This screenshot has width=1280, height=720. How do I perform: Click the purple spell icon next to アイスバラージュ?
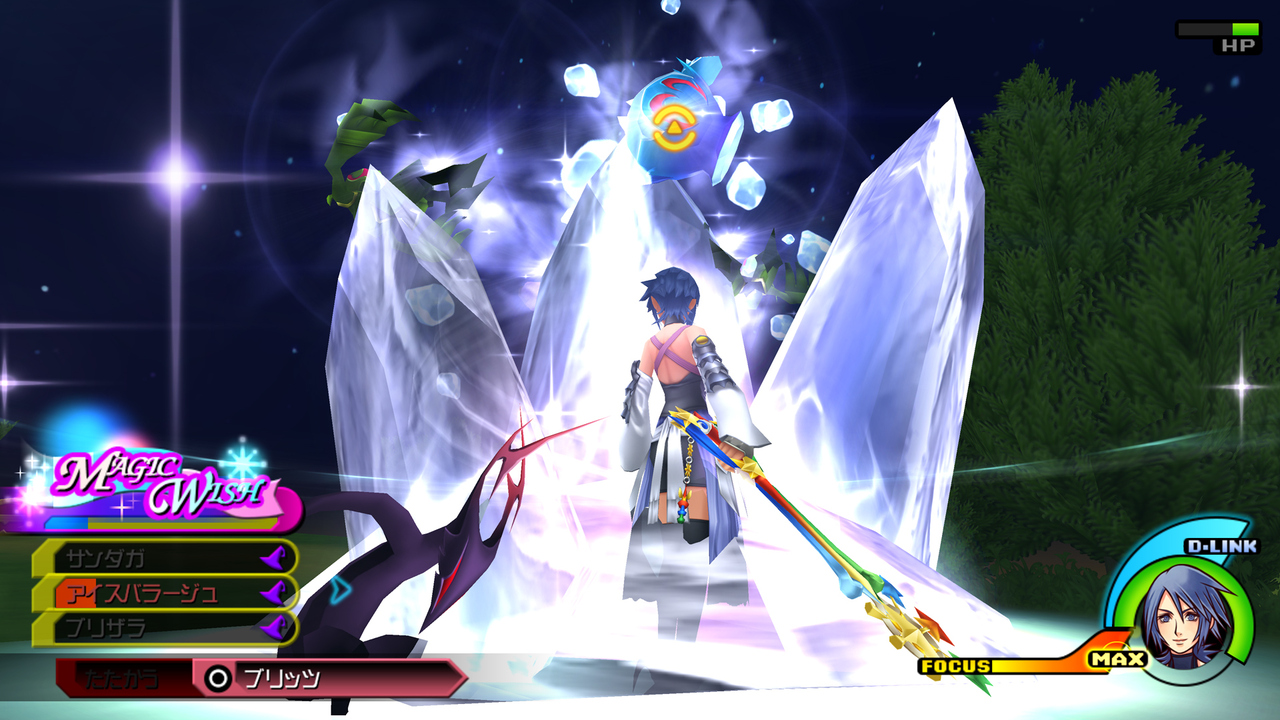point(275,592)
